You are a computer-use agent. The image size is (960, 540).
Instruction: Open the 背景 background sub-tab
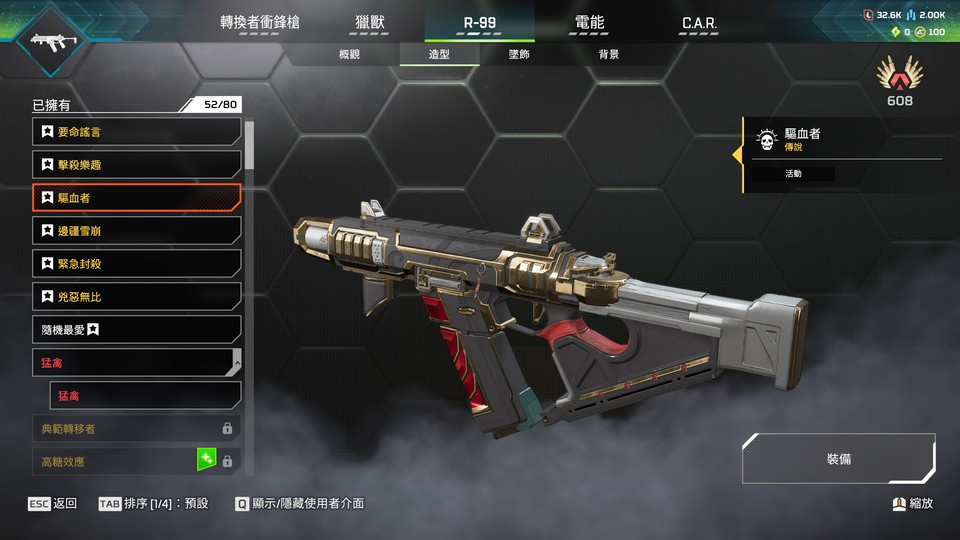tap(609, 54)
